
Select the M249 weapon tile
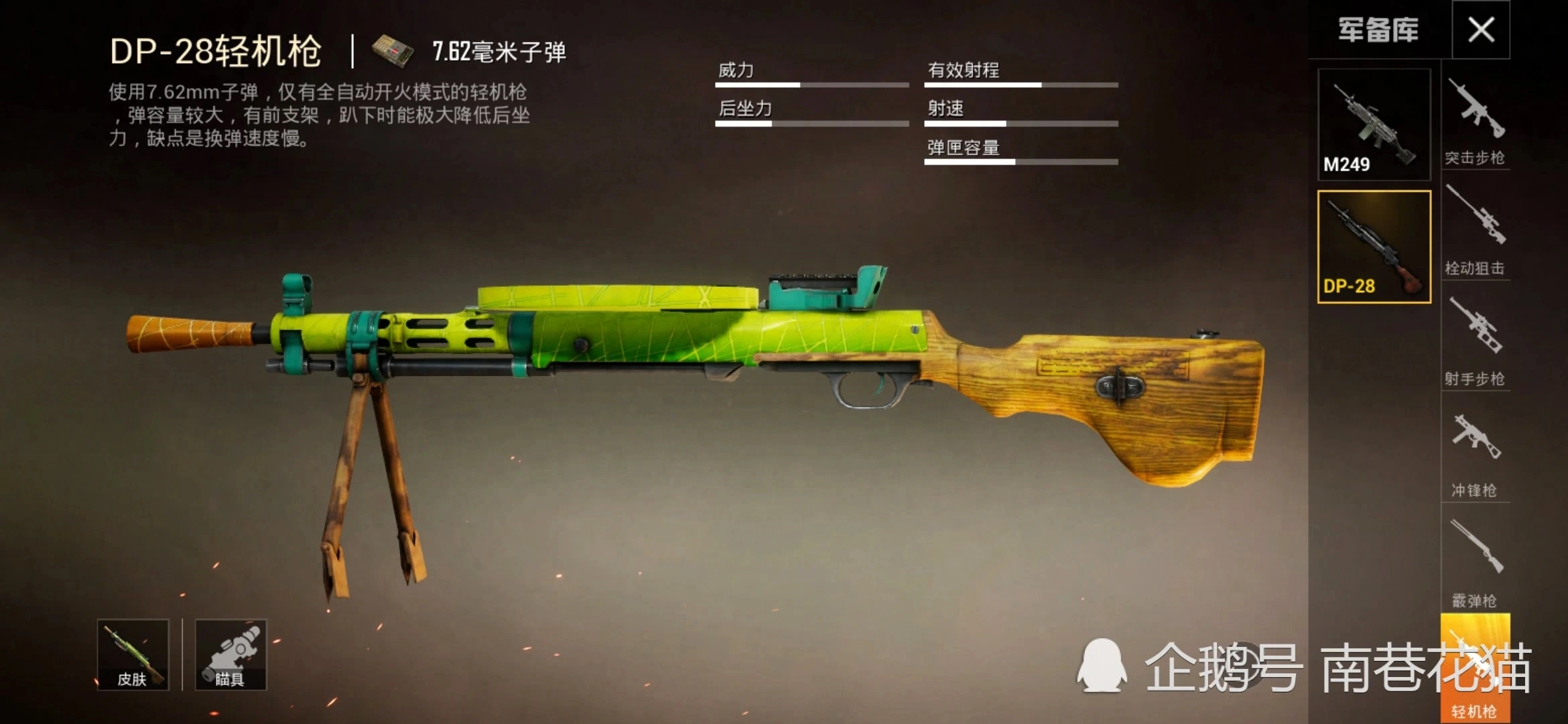(x=1374, y=125)
